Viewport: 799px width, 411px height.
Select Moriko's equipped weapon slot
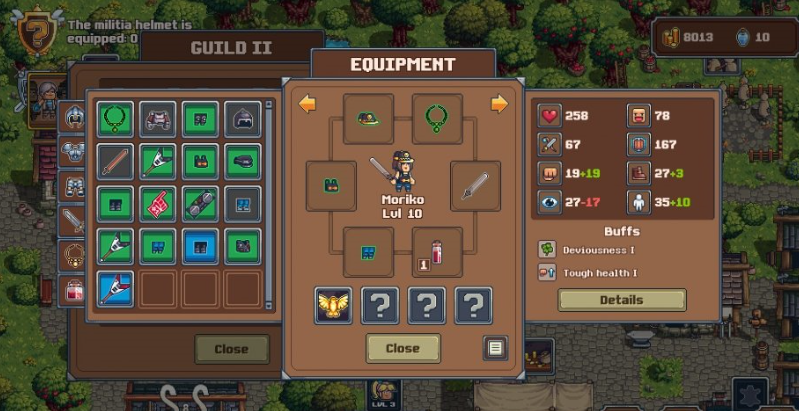(x=475, y=186)
